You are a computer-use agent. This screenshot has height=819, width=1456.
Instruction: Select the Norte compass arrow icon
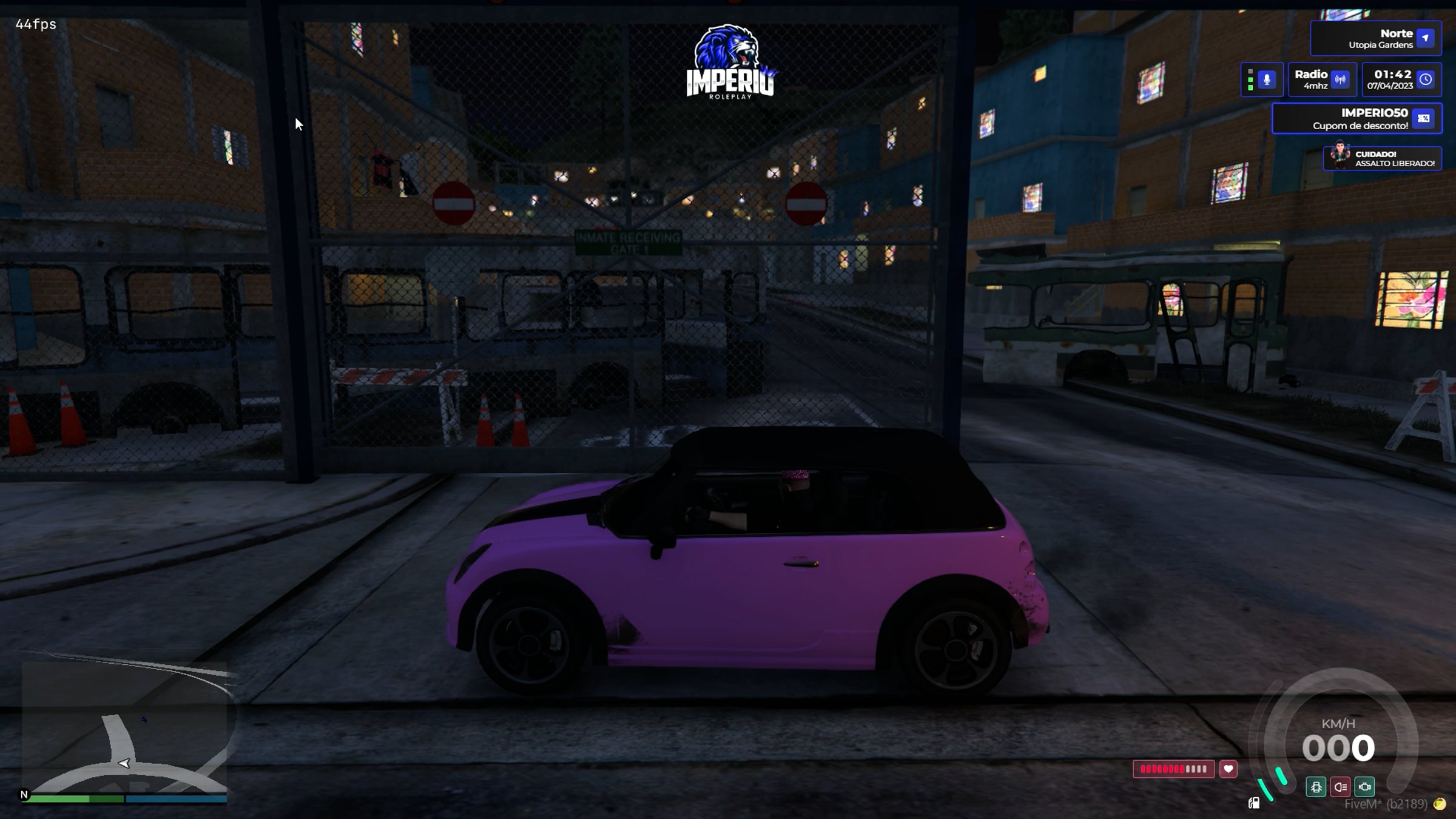[1425, 38]
